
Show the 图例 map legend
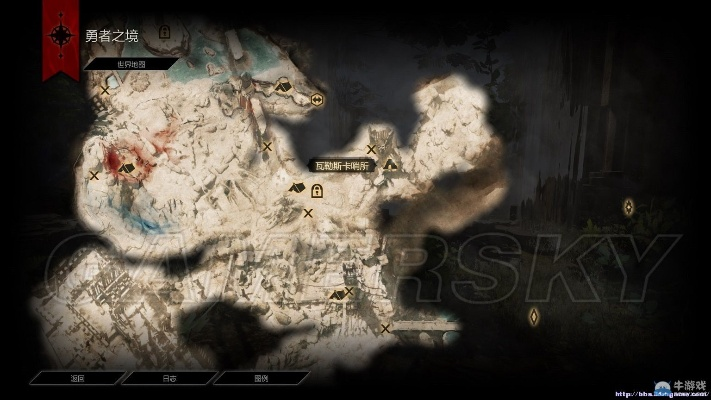coord(260,379)
